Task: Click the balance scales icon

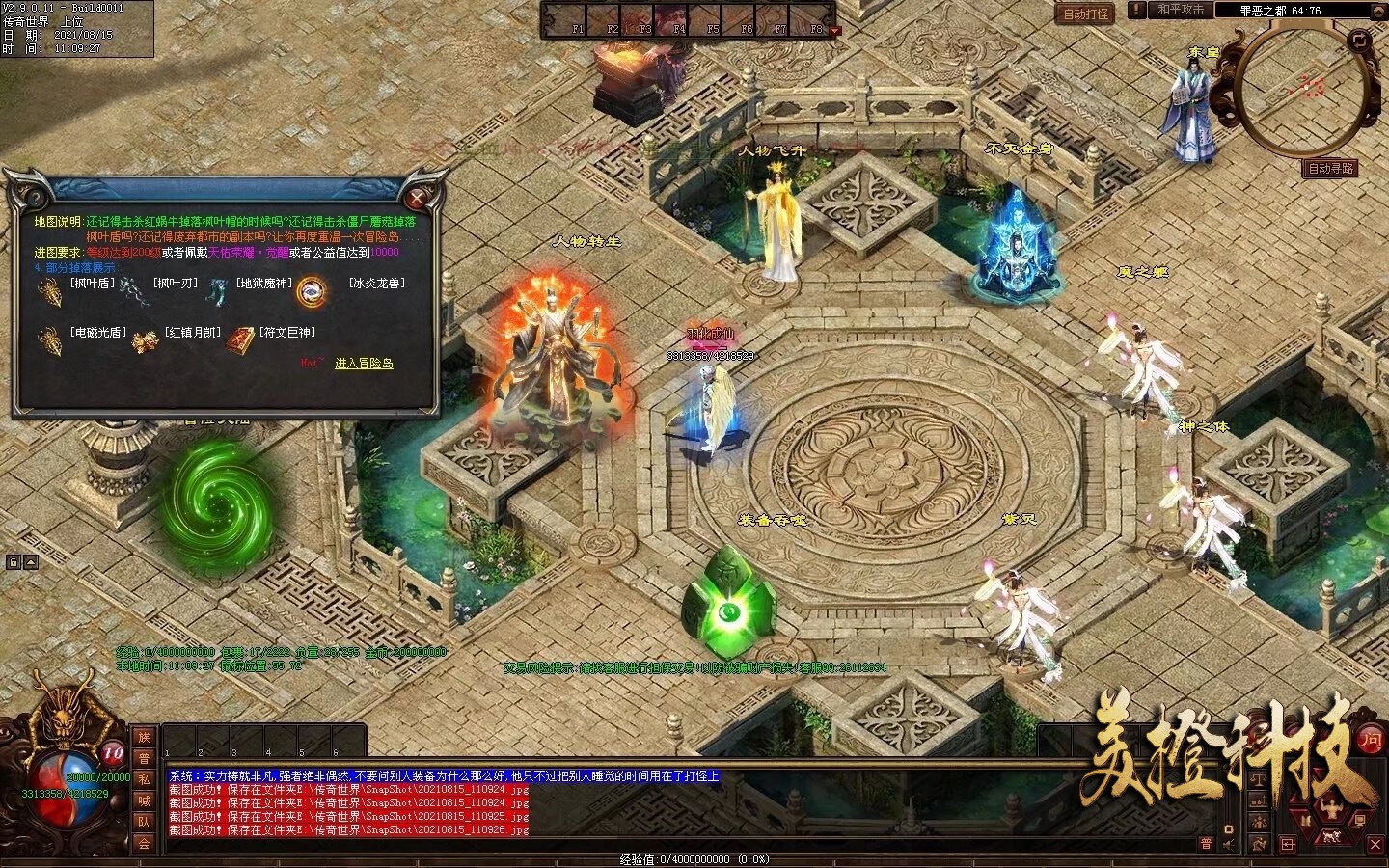Action: click(x=1261, y=778)
